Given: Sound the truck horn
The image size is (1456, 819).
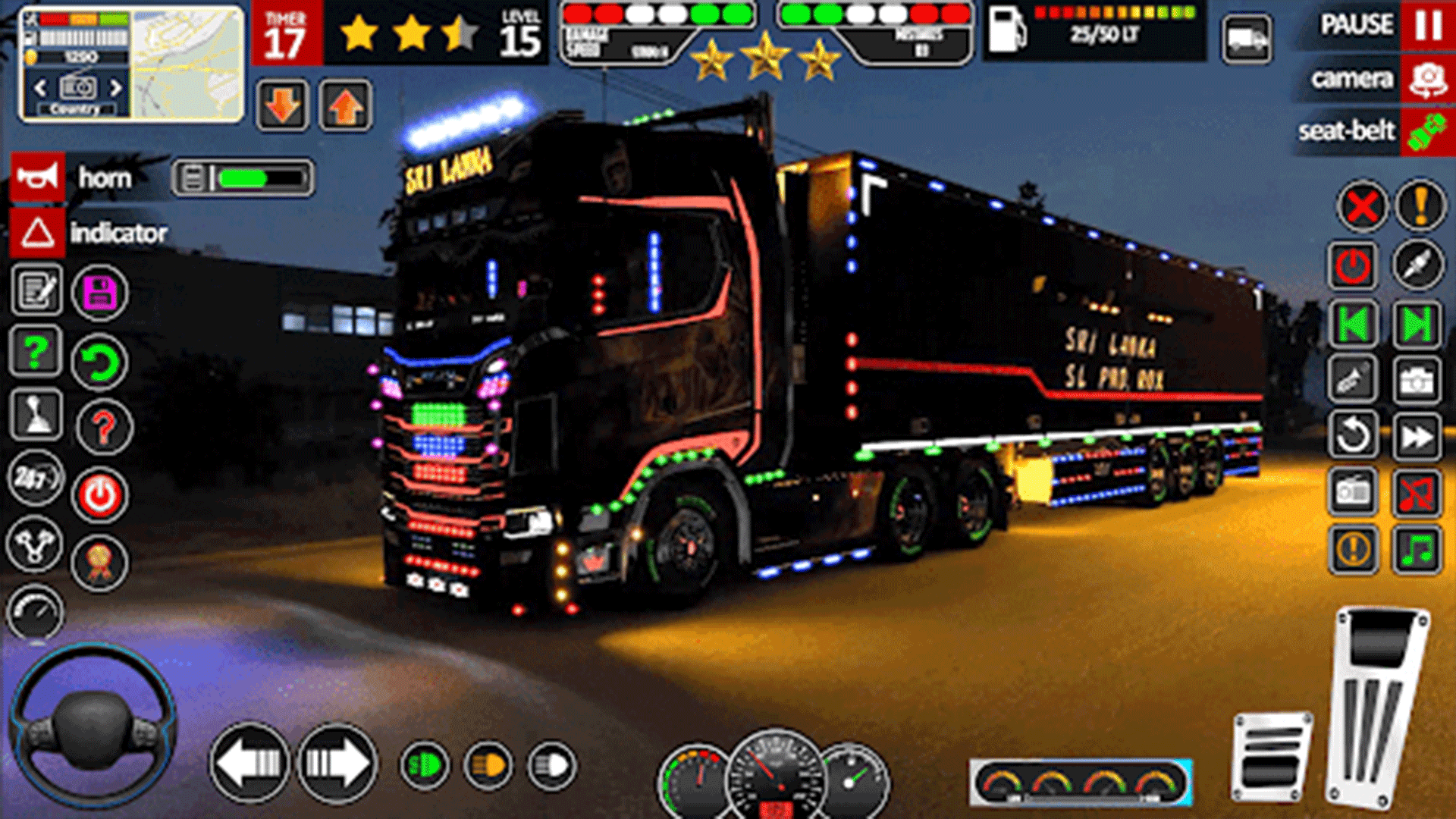Looking at the screenshot, I should tap(38, 177).
